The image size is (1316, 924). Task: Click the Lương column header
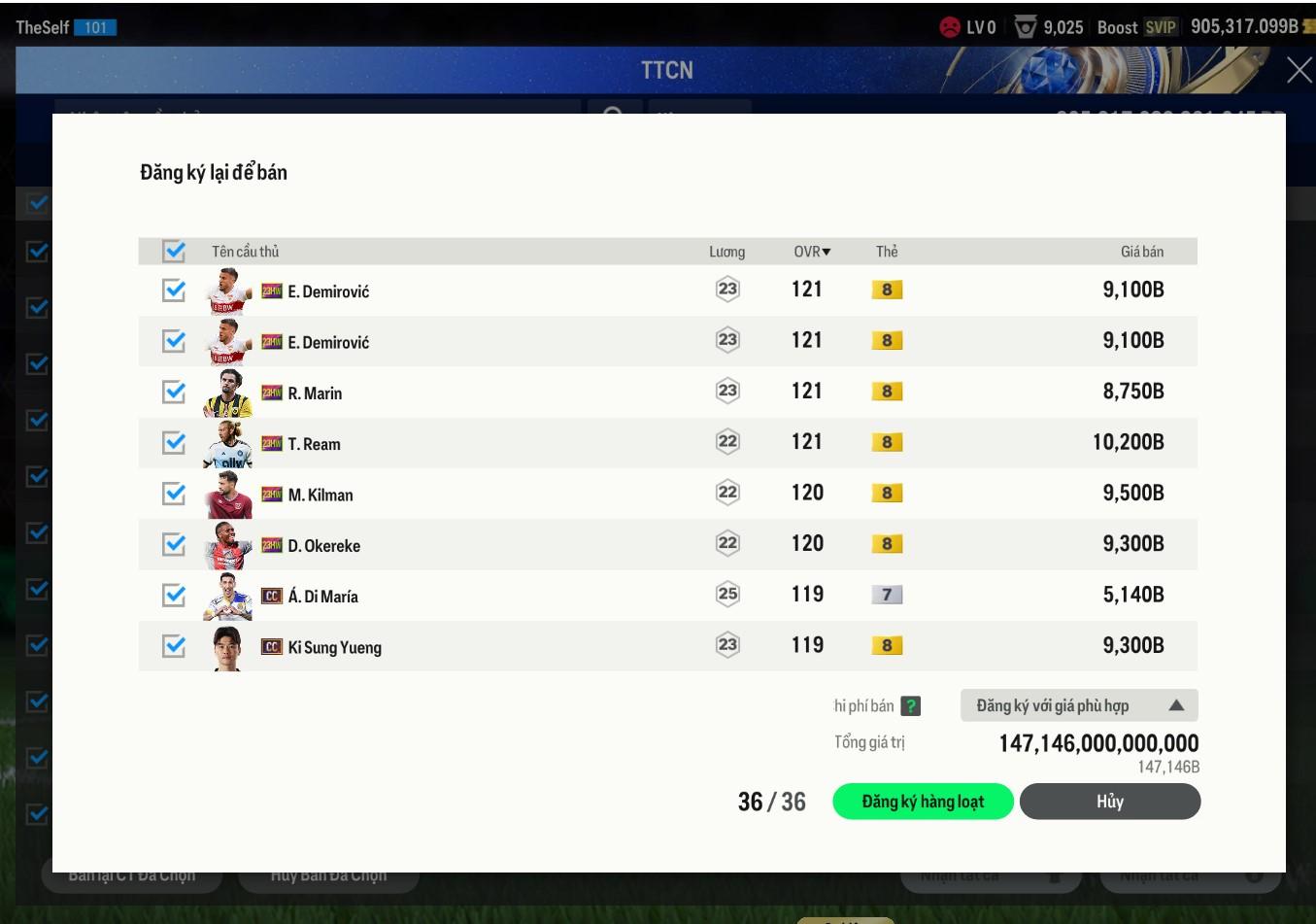tap(726, 252)
